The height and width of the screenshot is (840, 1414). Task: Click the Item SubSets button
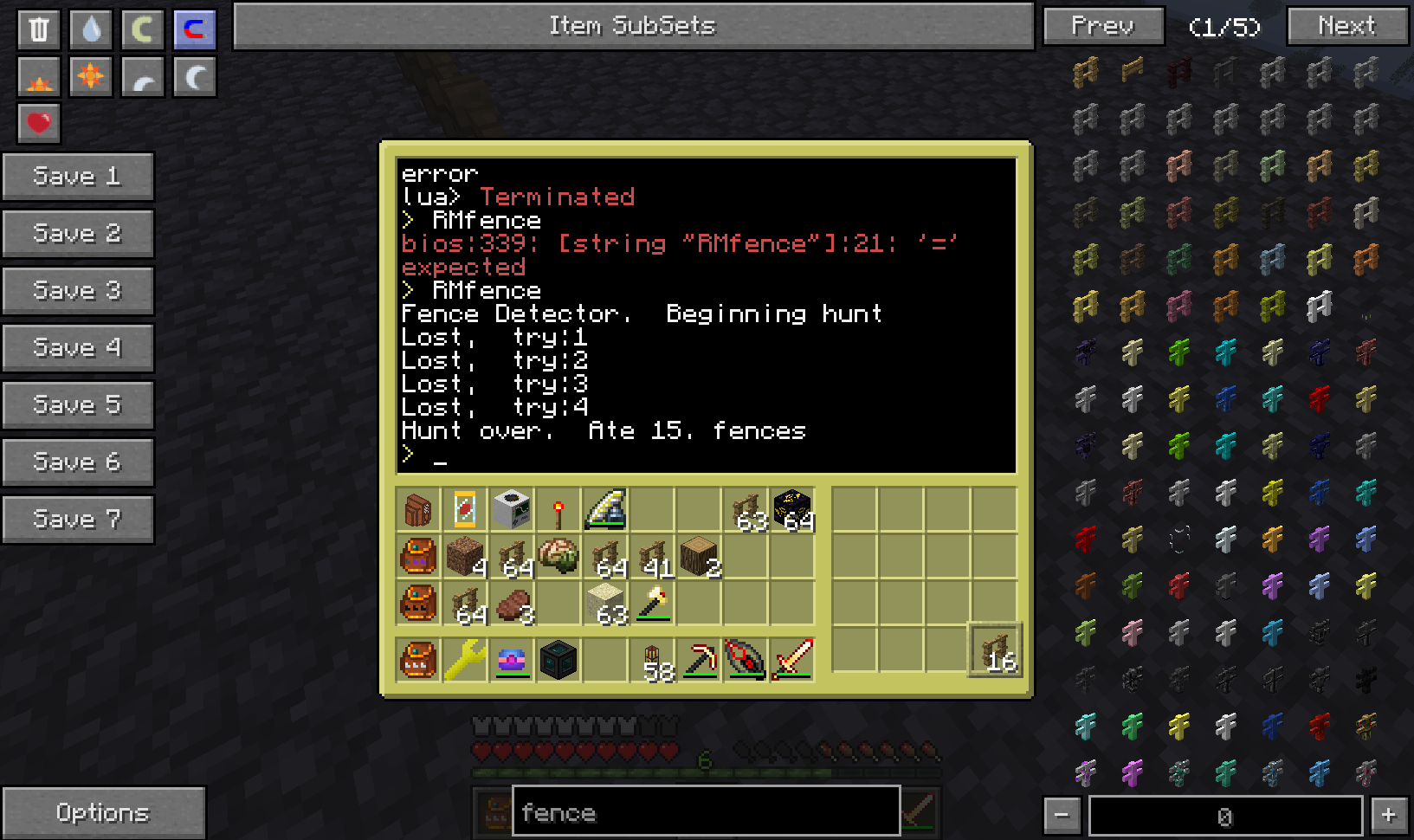point(633,26)
